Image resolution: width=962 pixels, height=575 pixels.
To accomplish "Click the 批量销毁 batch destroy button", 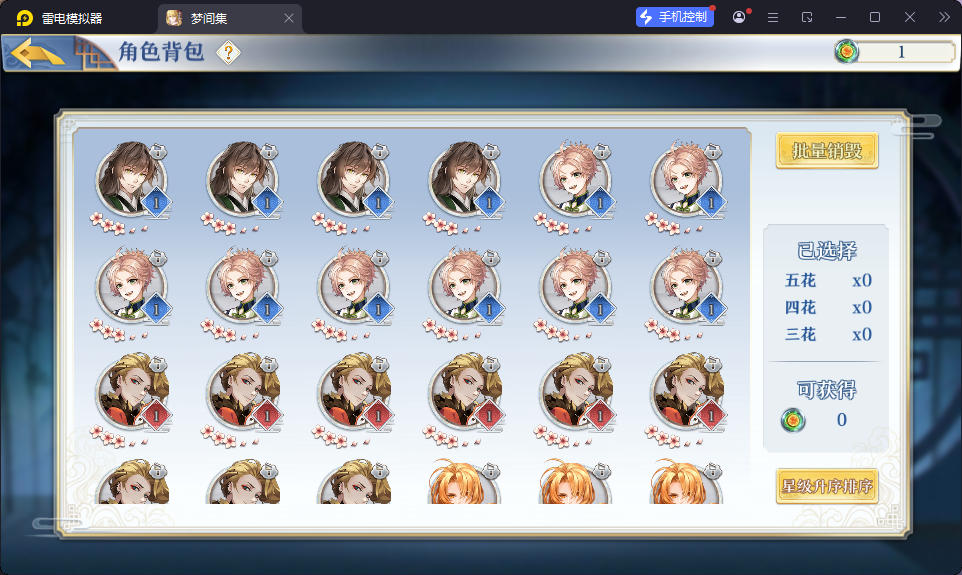I will 827,151.
